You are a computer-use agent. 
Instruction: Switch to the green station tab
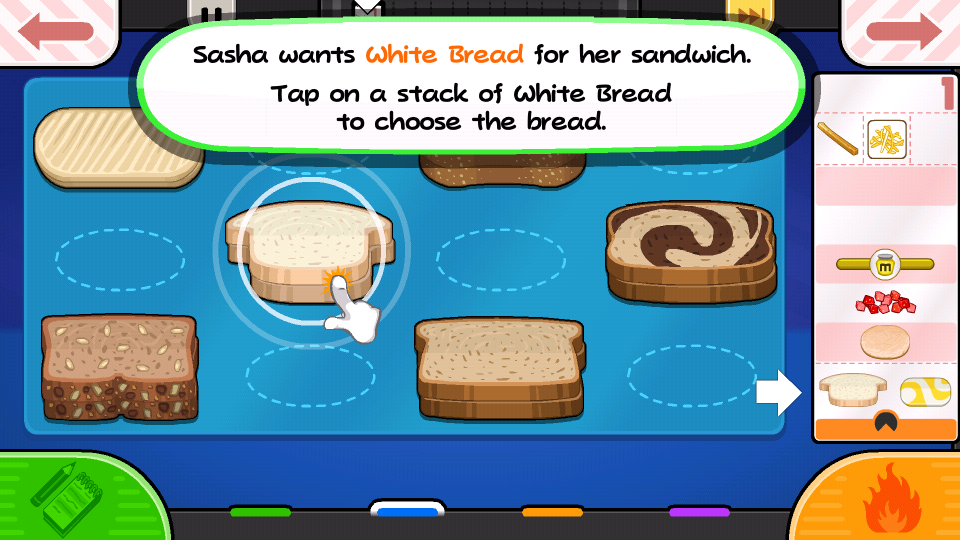pyautogui.click(x=260, y=512)
